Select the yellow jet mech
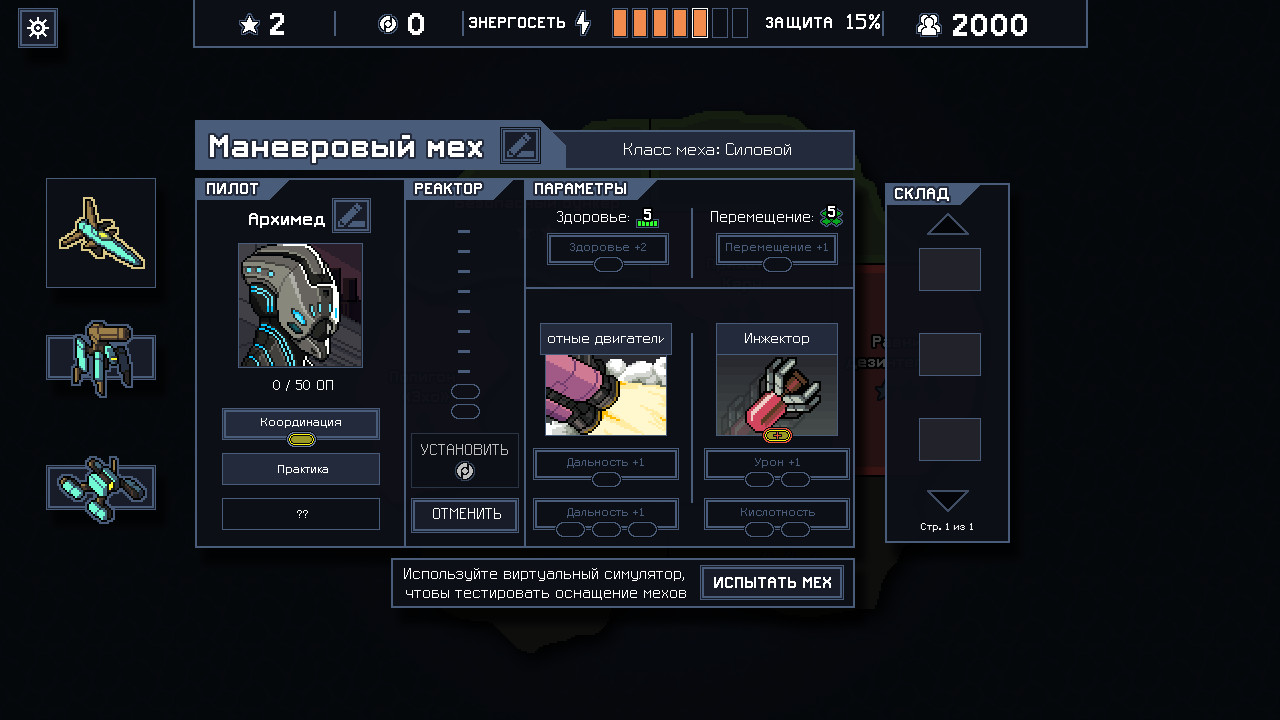This screenshot has width=1280, height=720. (x=101, y=233)
